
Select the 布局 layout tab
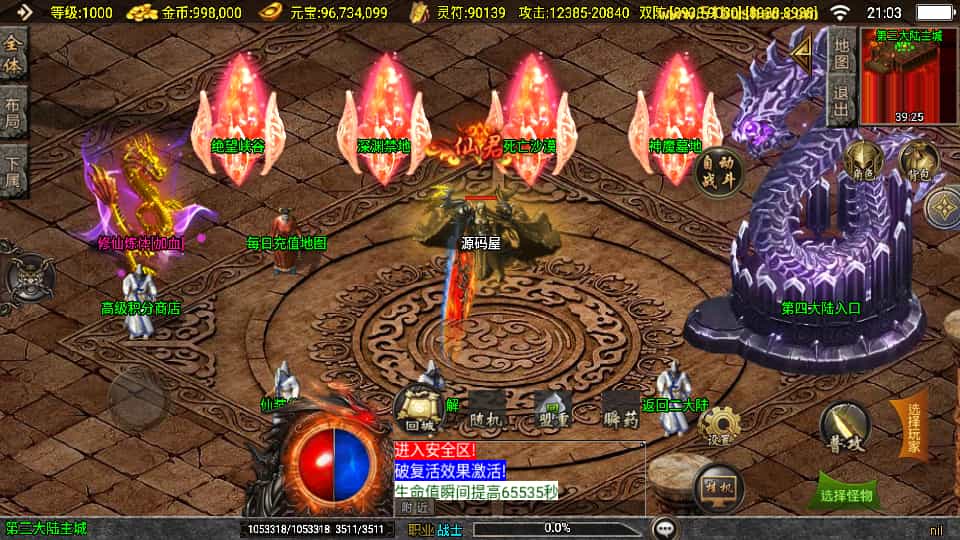click(13, 113)
